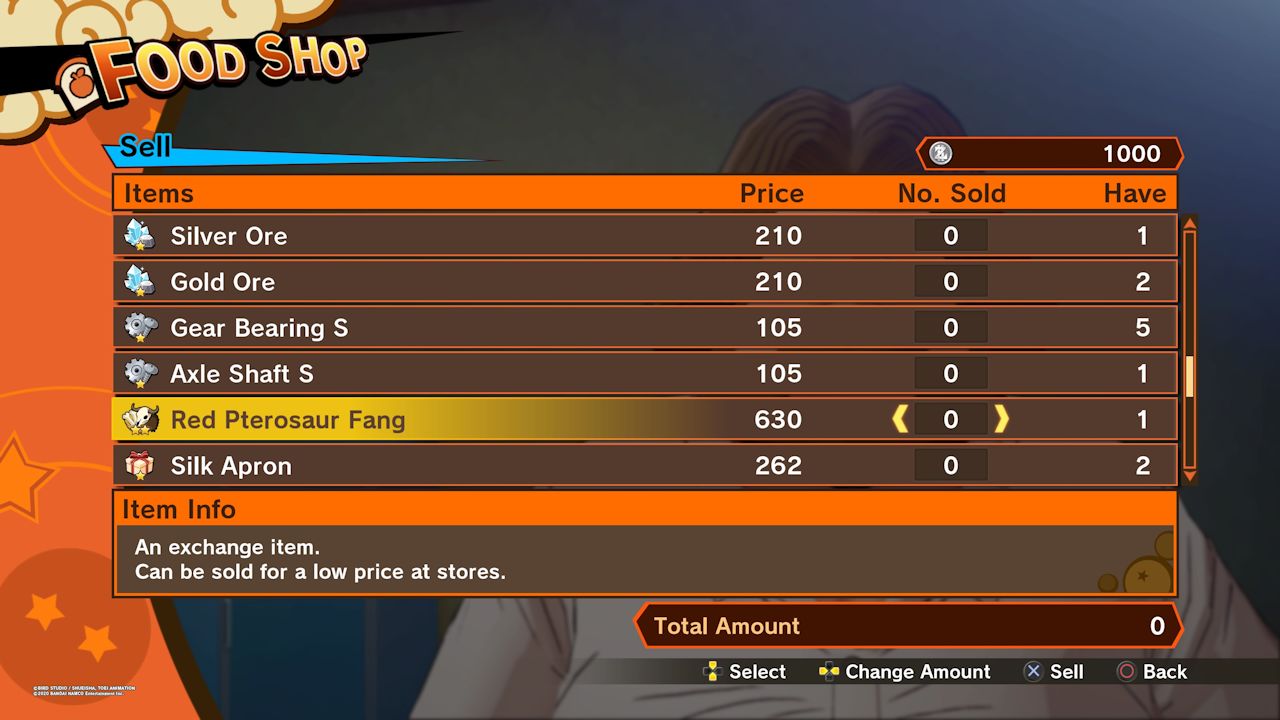This screenshot has height=720, width=1280.
Task: Click the Gold Ore No. Sold field
Action: 951,281
